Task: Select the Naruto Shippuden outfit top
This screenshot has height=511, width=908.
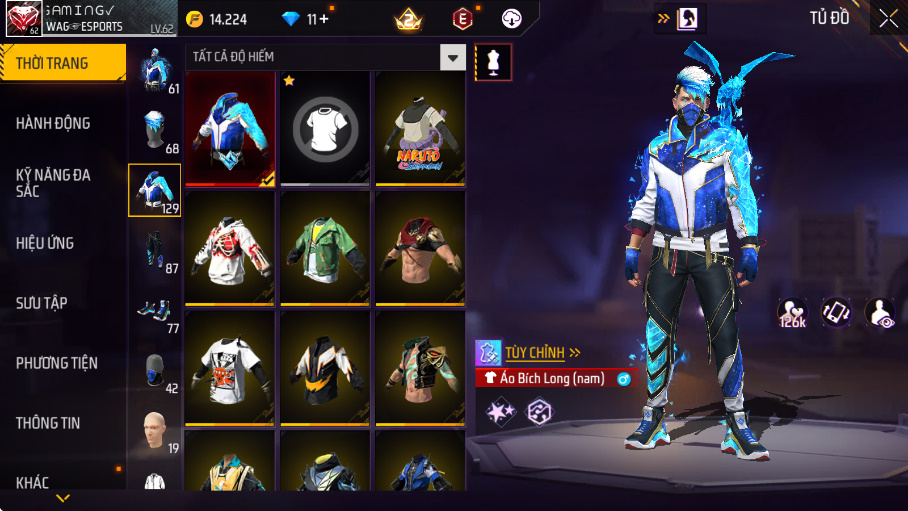Action: (x=420, y=128)
